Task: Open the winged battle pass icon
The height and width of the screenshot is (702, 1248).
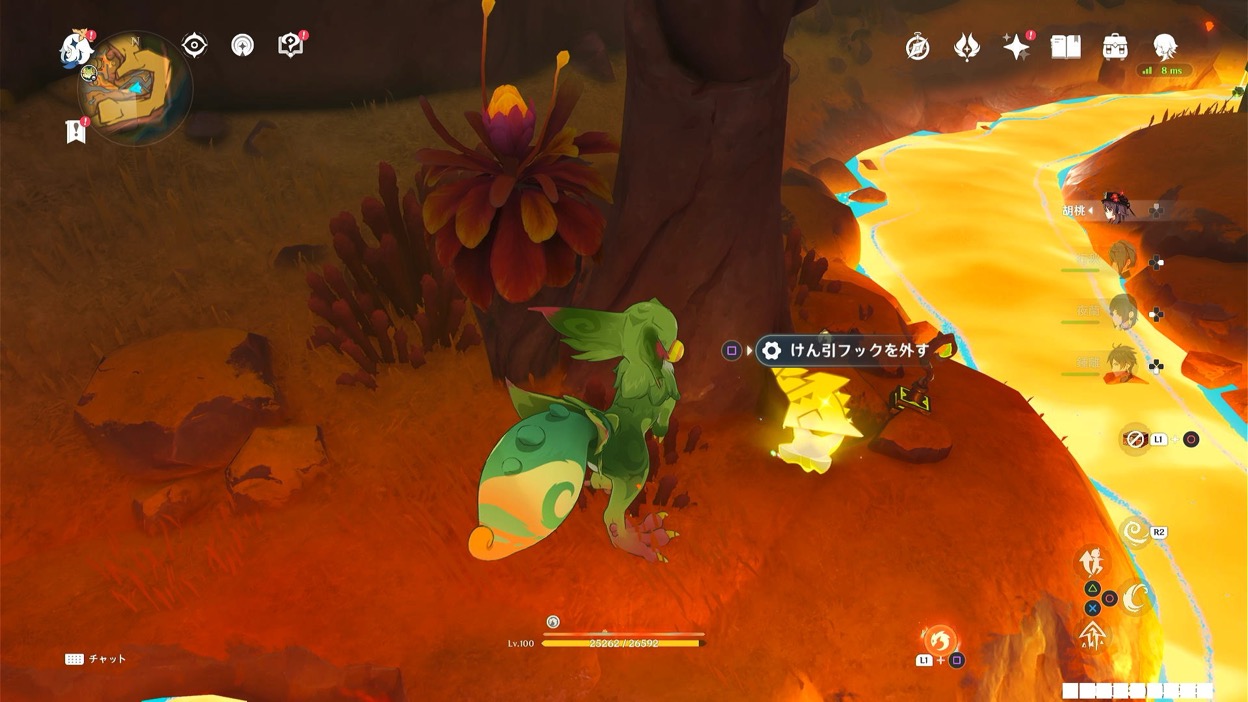Action: point(966,47)
